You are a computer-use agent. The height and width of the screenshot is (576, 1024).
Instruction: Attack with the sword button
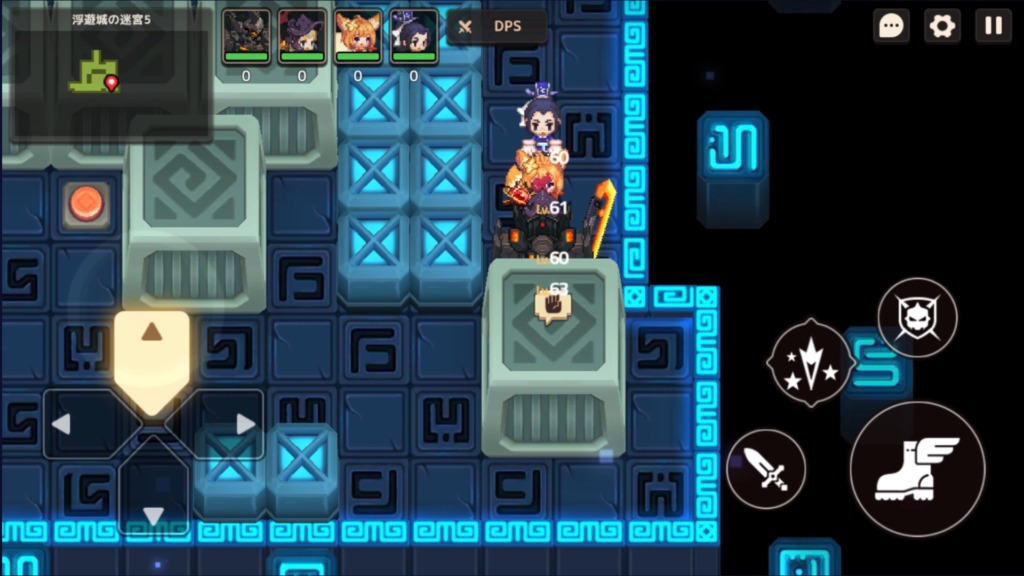[766, 469]
